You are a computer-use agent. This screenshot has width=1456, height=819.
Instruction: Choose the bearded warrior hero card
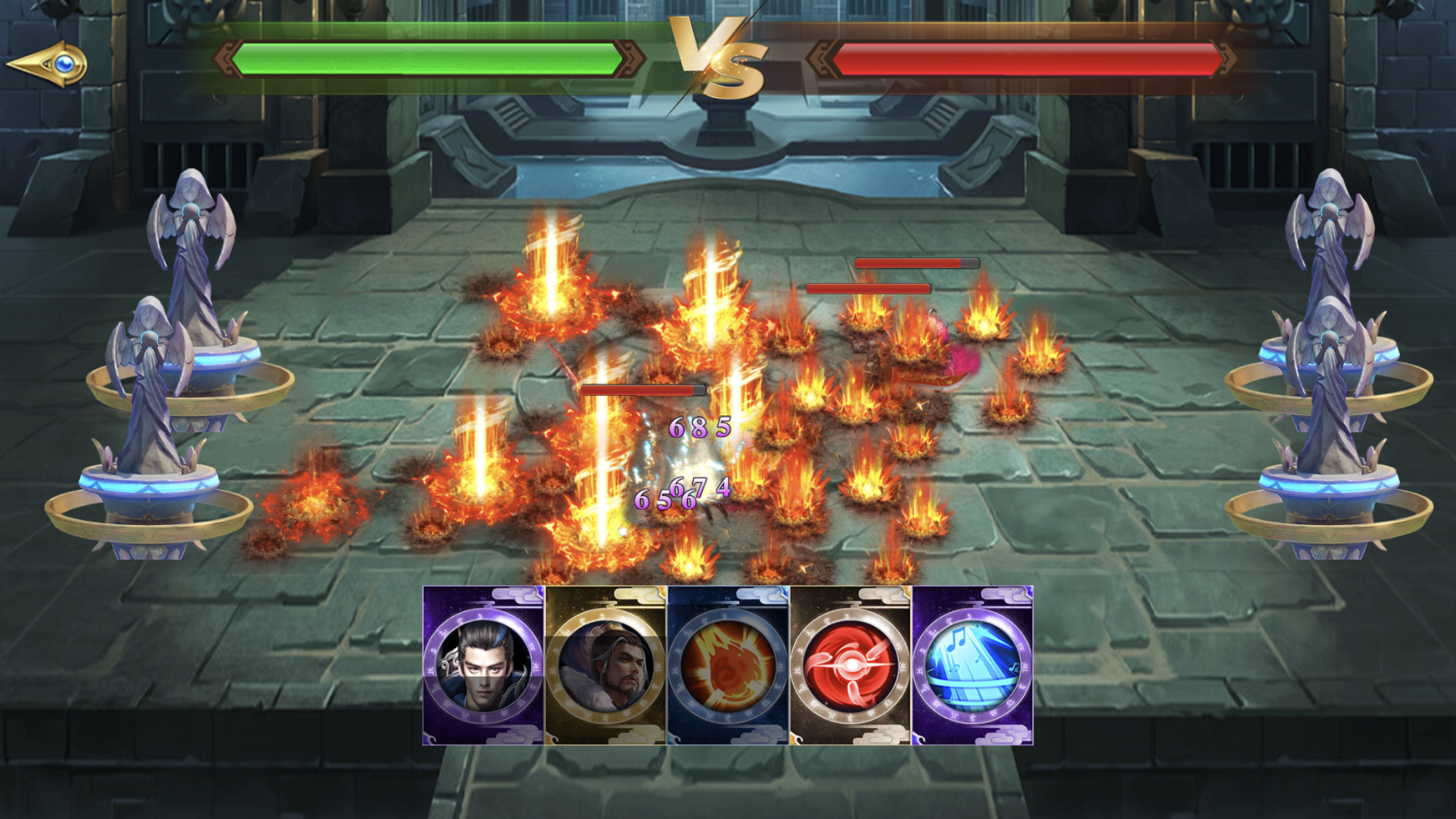point(605,665)
